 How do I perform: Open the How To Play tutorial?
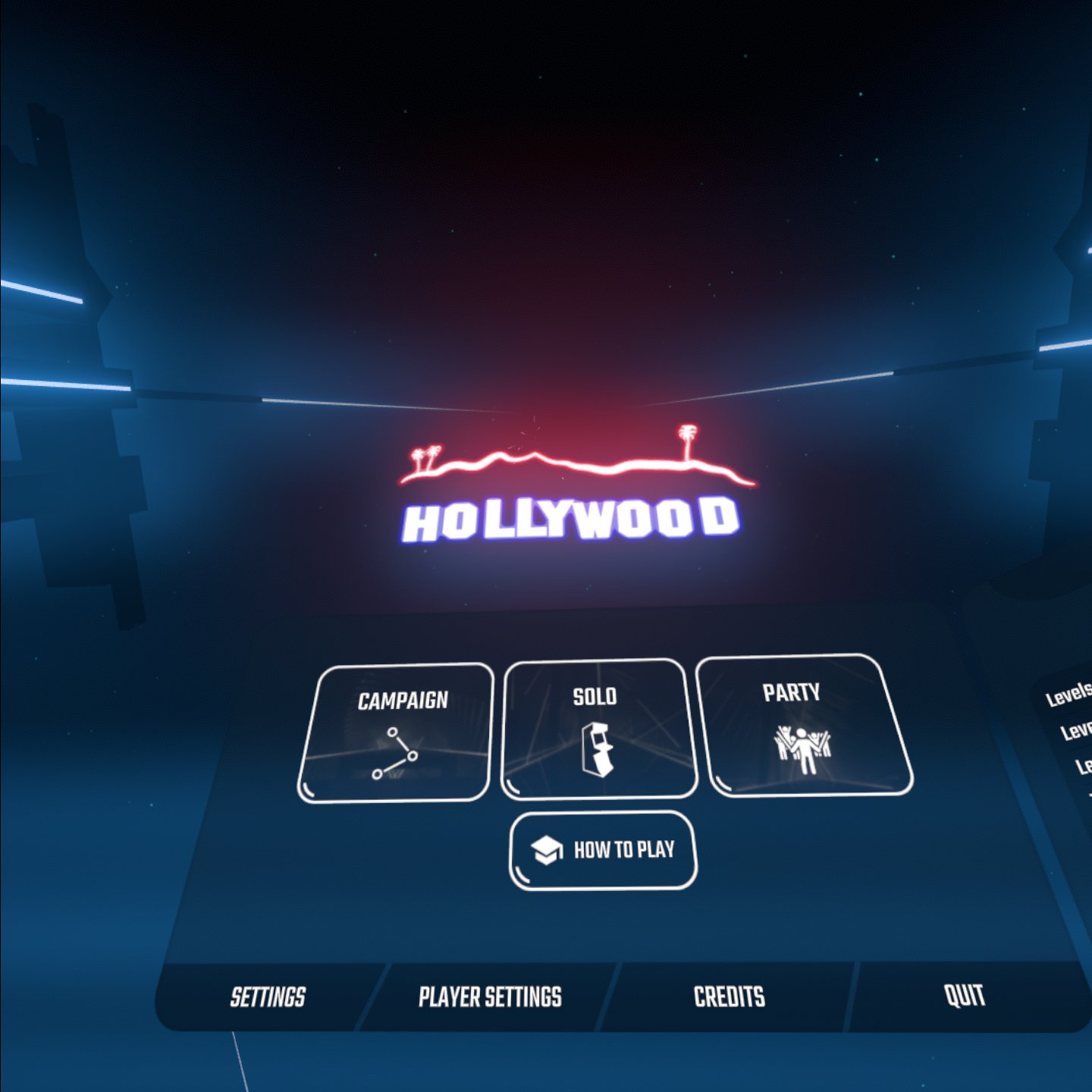tap(603, 850)
